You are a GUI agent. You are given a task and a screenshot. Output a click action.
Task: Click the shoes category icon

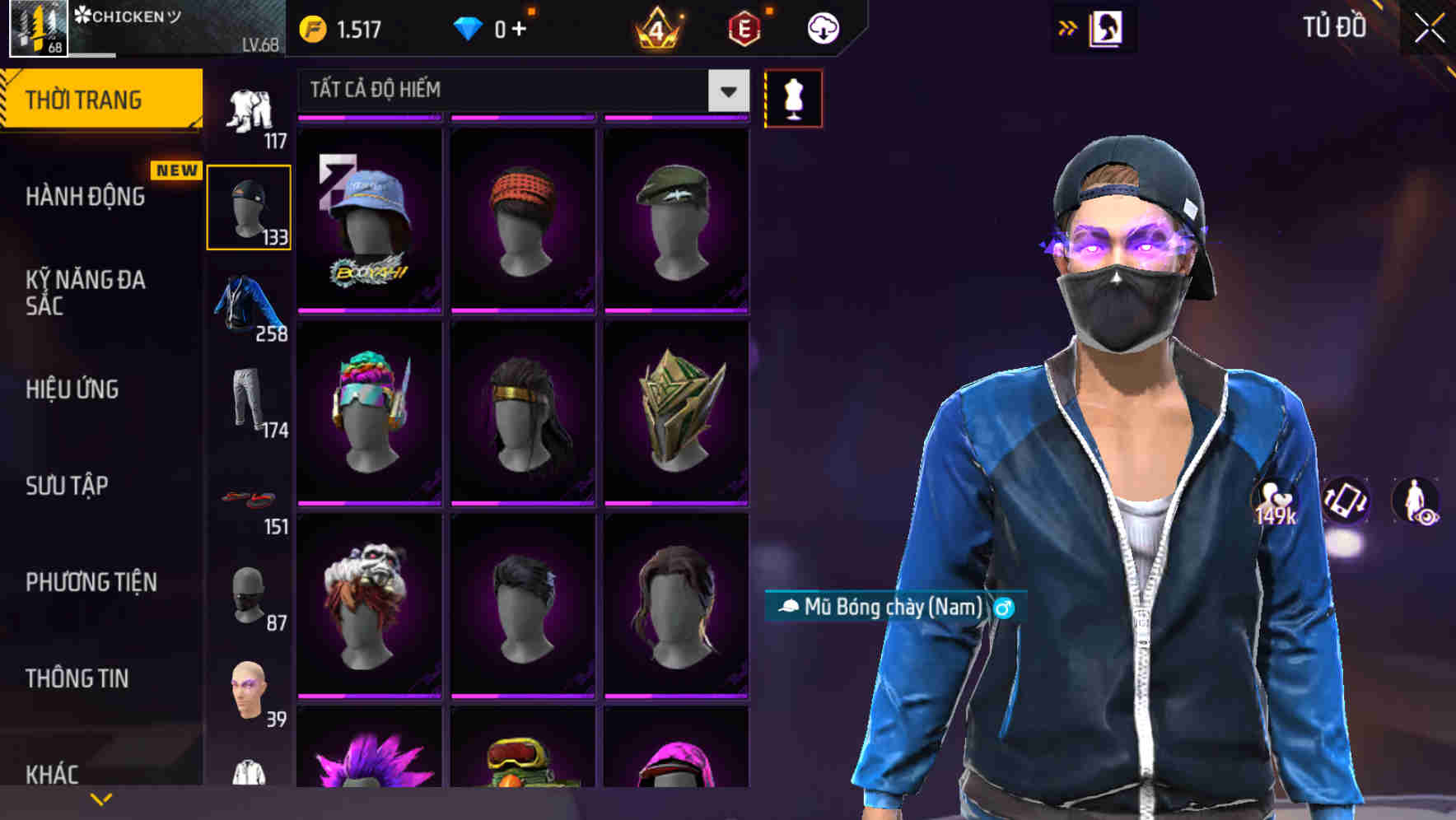tap(249, 498)
